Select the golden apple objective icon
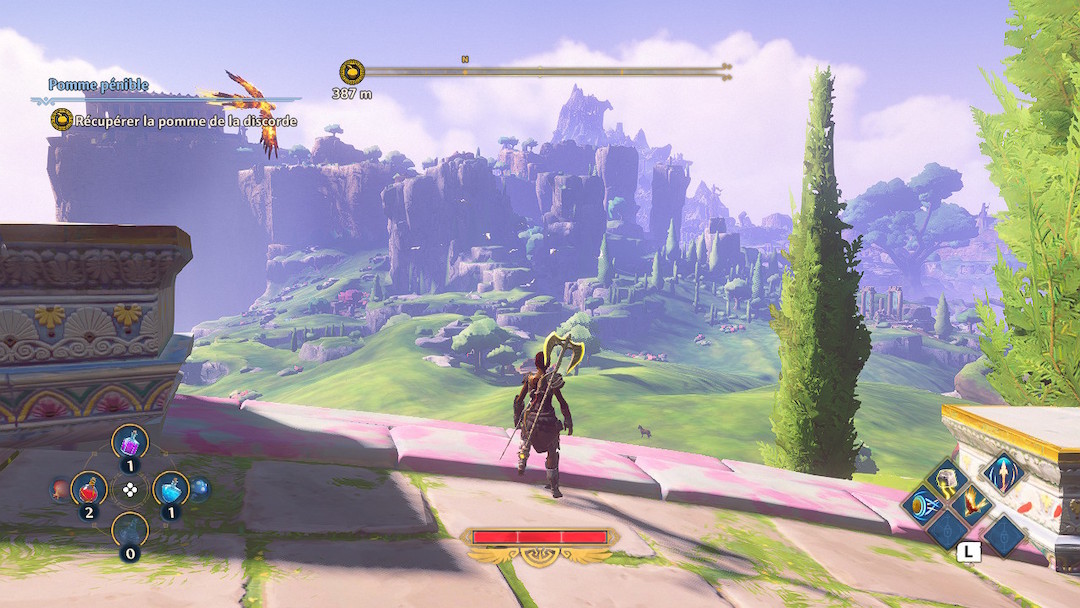This screenshot has width=1080, height=608. (x=62, y=121)
